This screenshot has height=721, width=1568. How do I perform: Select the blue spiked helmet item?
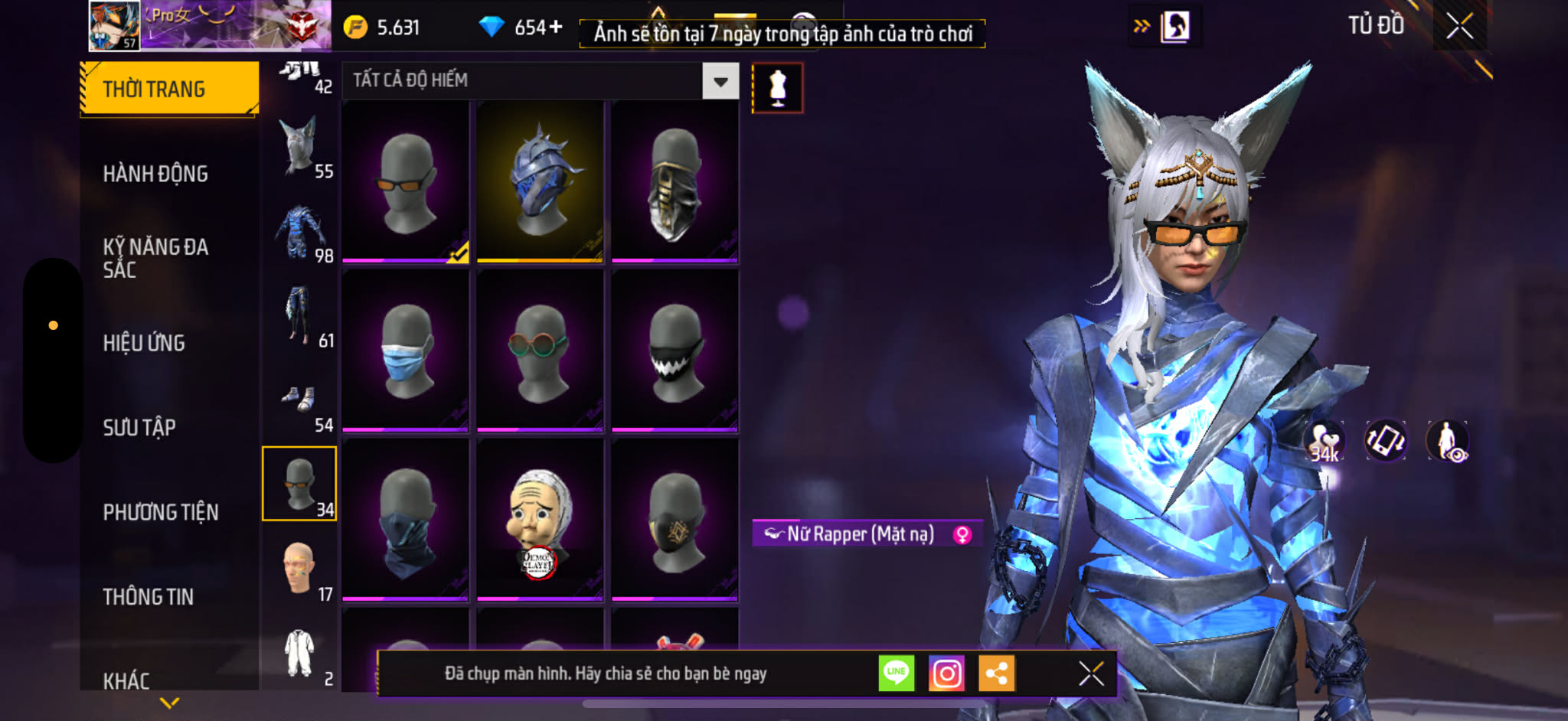coord(540,182)
